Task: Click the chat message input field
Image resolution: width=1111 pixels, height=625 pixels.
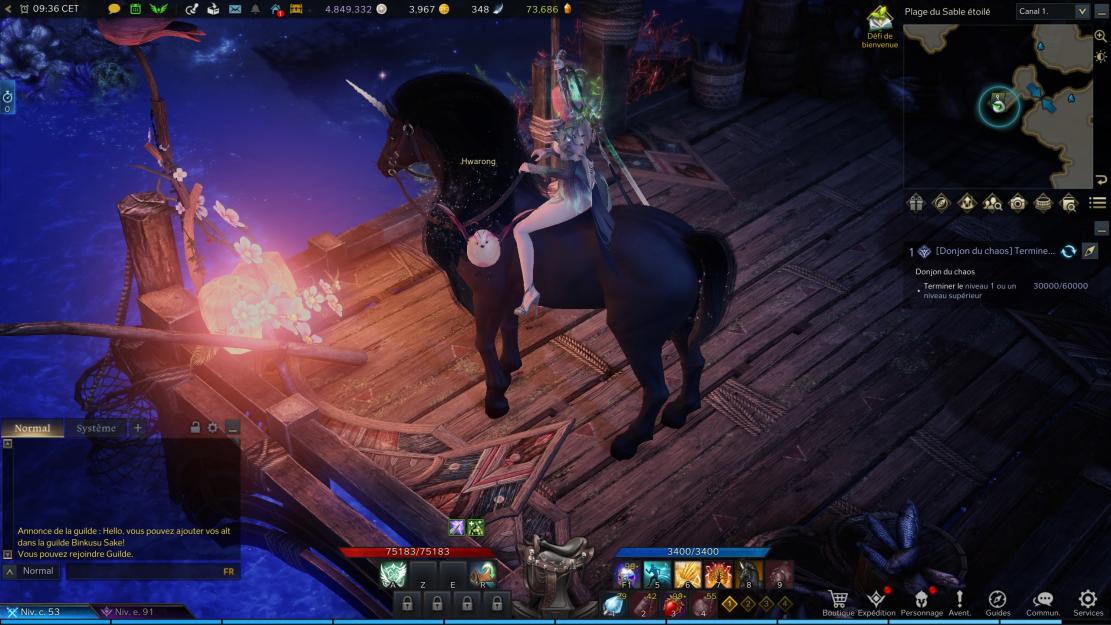Action: (x=140, y=571)
